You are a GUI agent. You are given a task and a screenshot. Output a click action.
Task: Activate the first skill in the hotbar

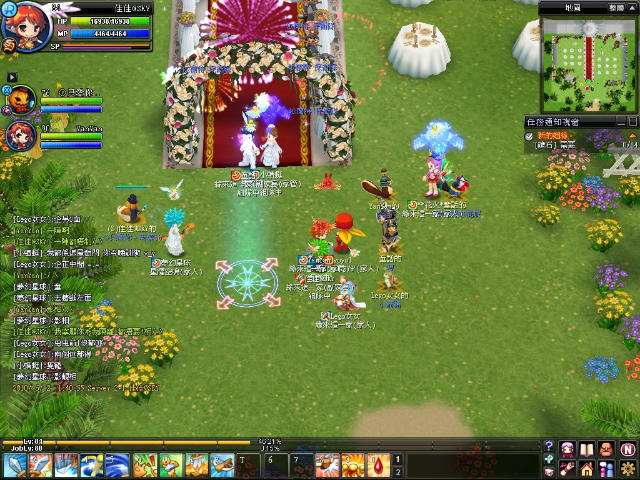[x=15, y=465]
